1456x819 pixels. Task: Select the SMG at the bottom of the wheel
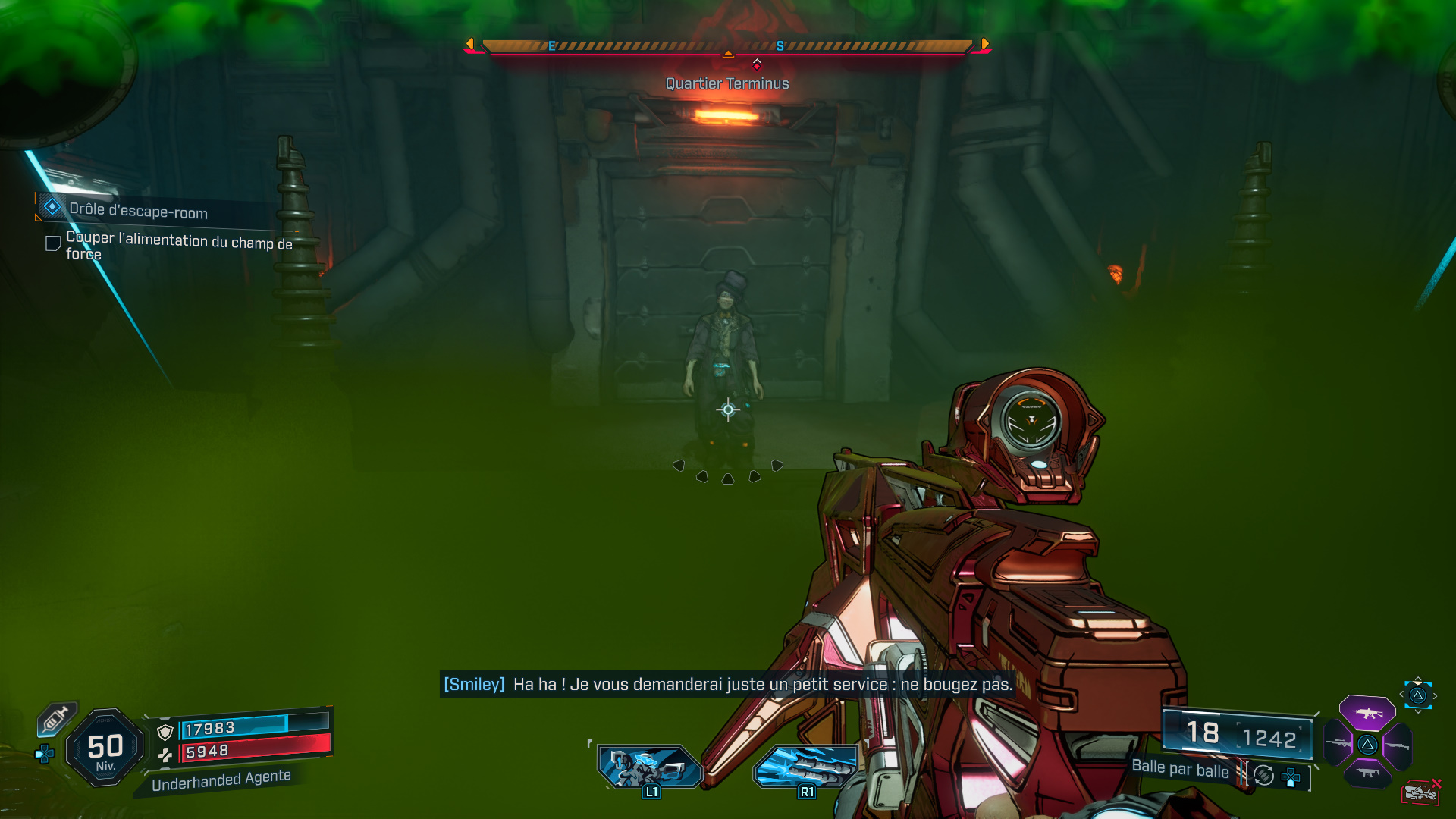point(1368,773)
